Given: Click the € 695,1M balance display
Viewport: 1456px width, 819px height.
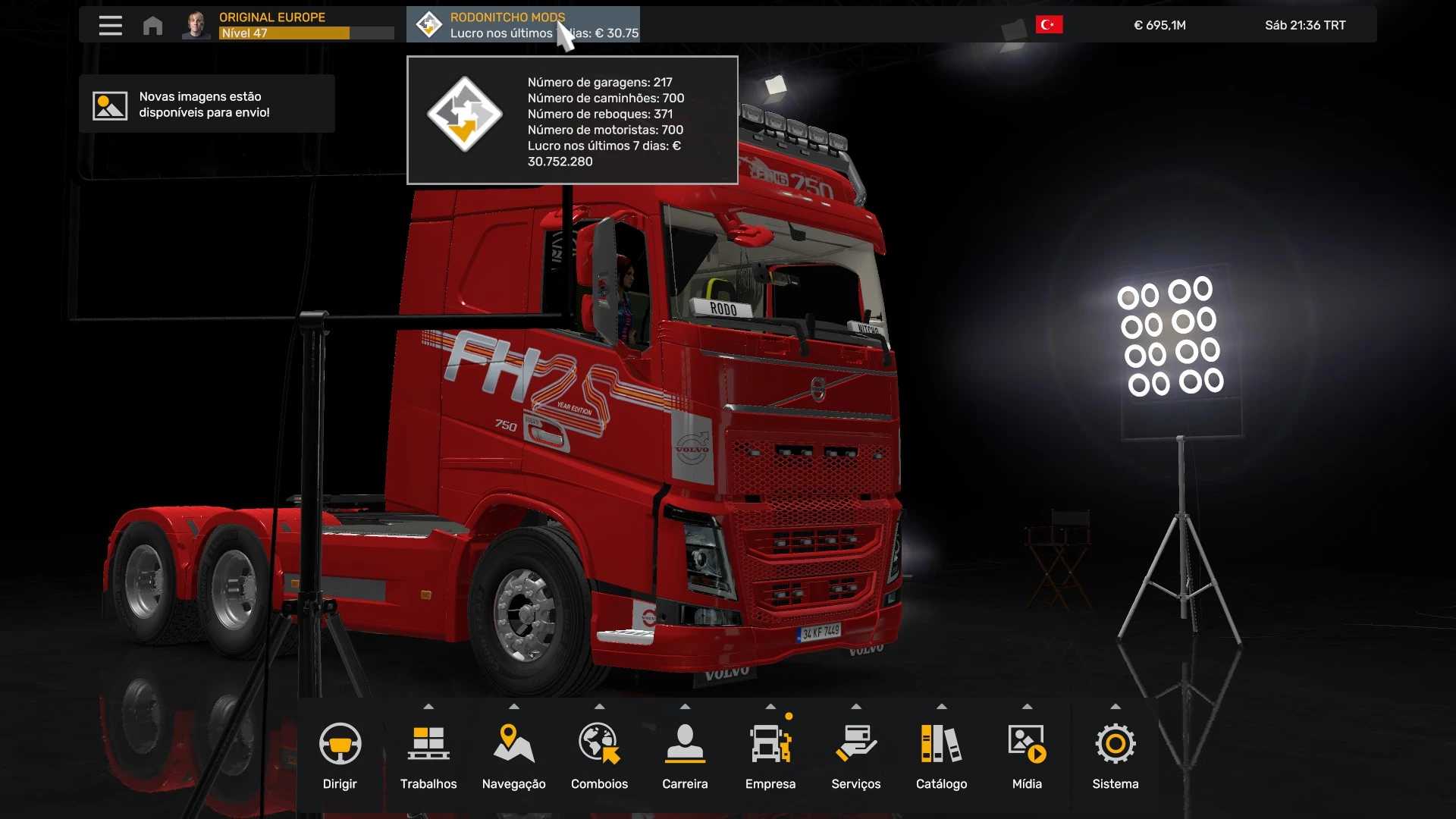Looking at the screenshot, I should point(1159,25).
